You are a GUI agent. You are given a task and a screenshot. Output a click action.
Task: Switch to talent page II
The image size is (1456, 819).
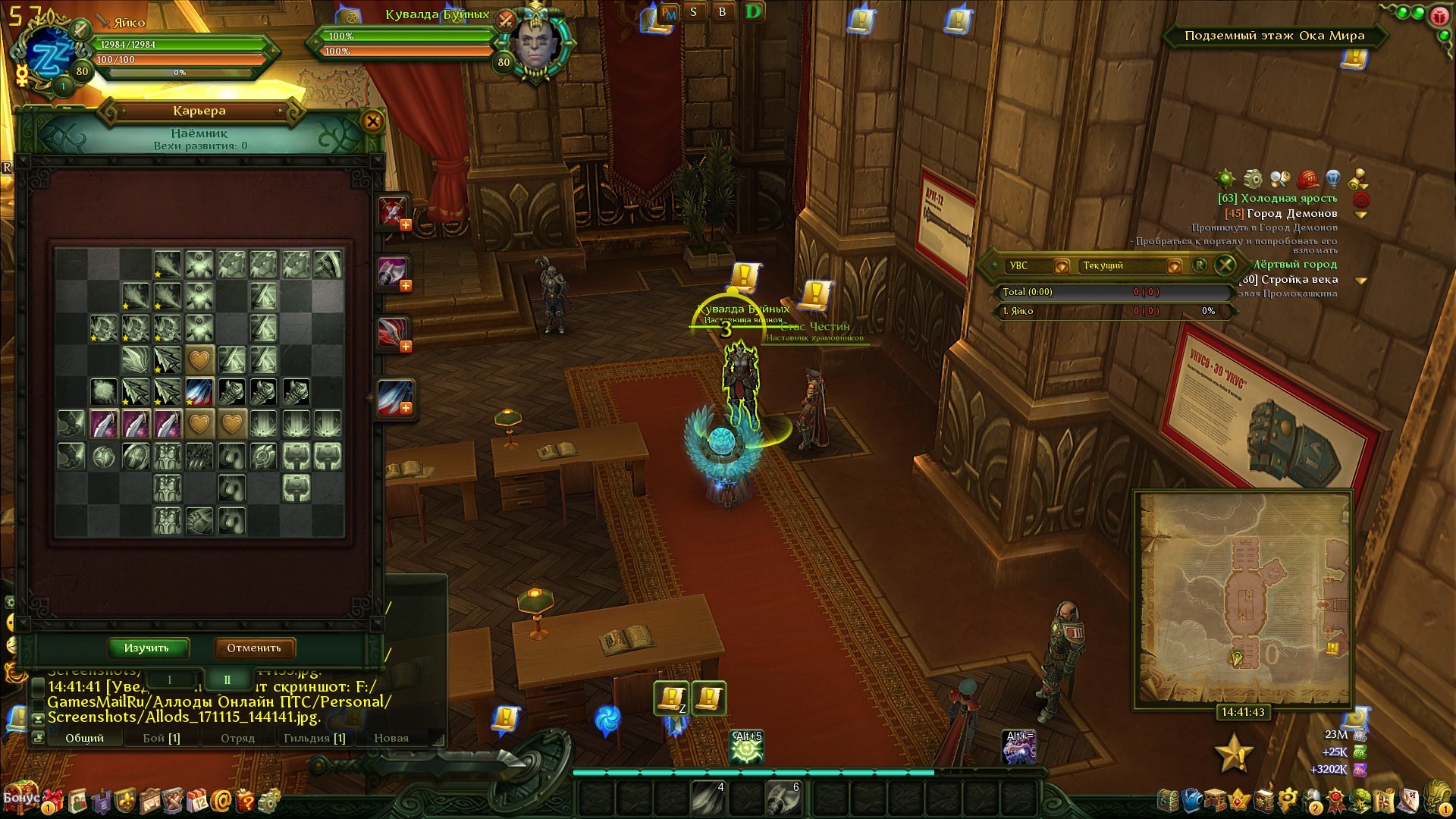coord(227,679)
